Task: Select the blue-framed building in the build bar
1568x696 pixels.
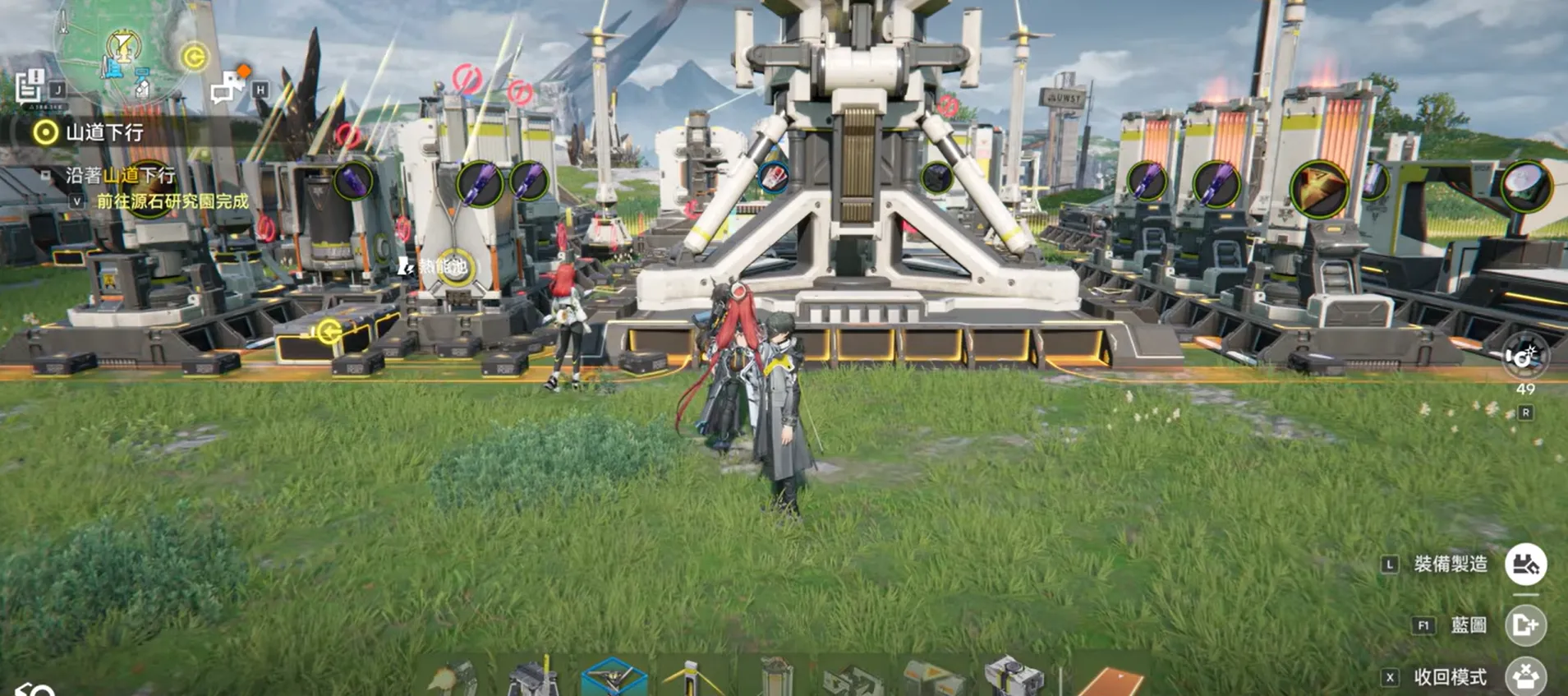Action: point(613,679)
